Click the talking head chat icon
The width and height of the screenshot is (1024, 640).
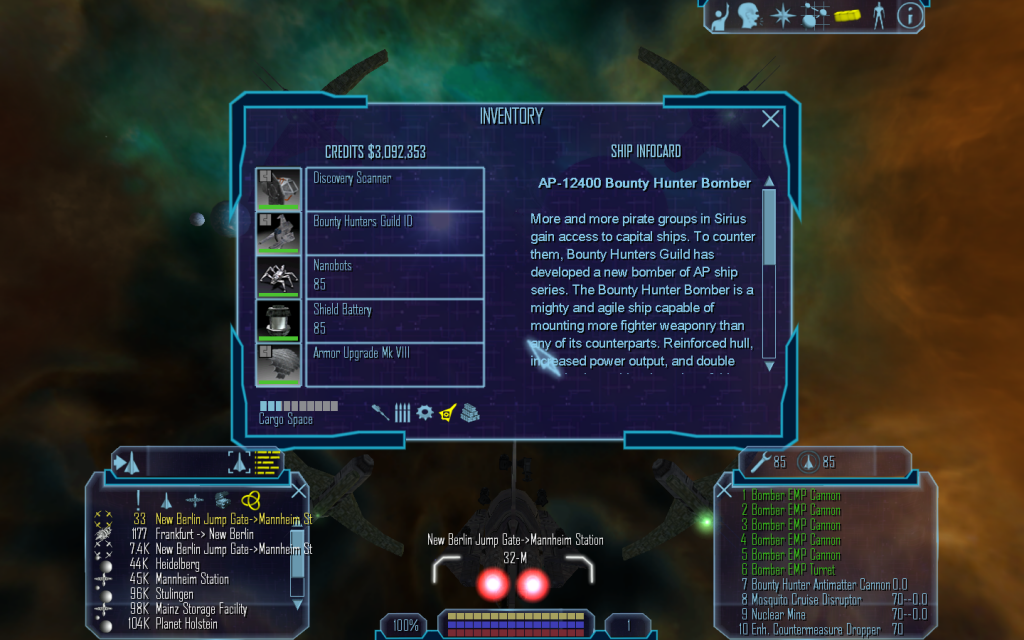click(748, 15)
